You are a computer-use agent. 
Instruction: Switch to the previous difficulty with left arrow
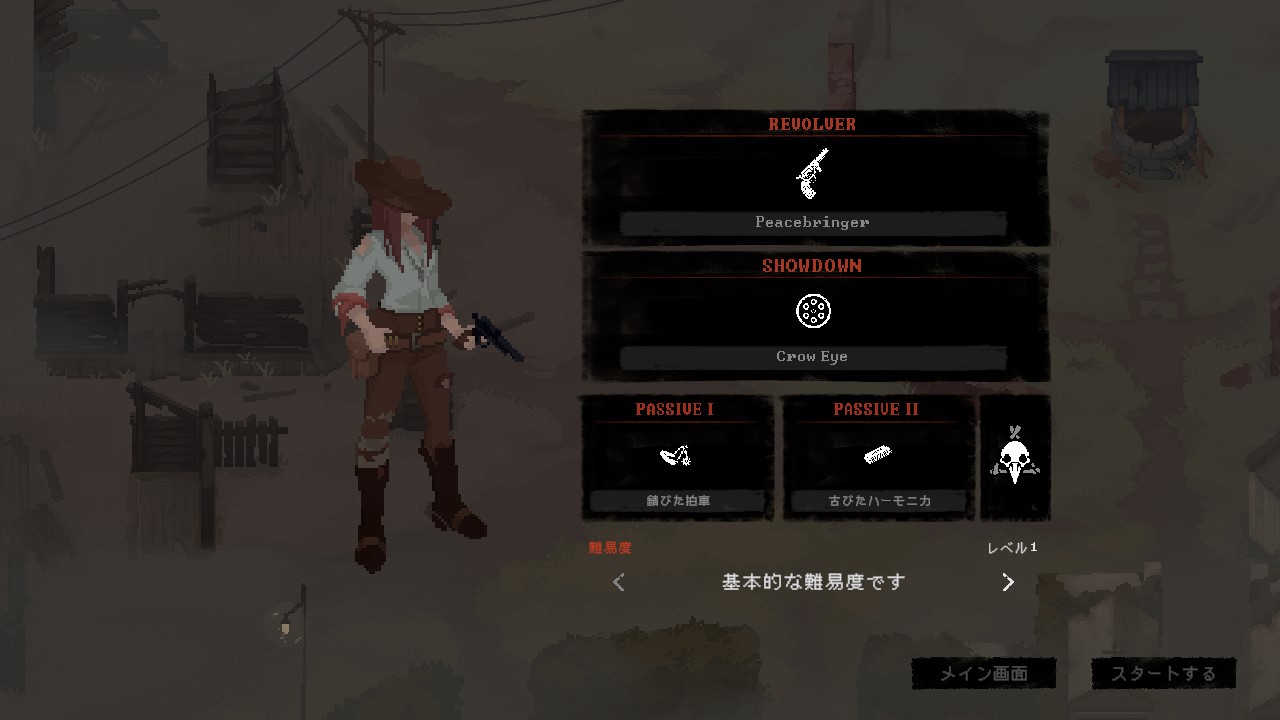(x=619, y=582)
